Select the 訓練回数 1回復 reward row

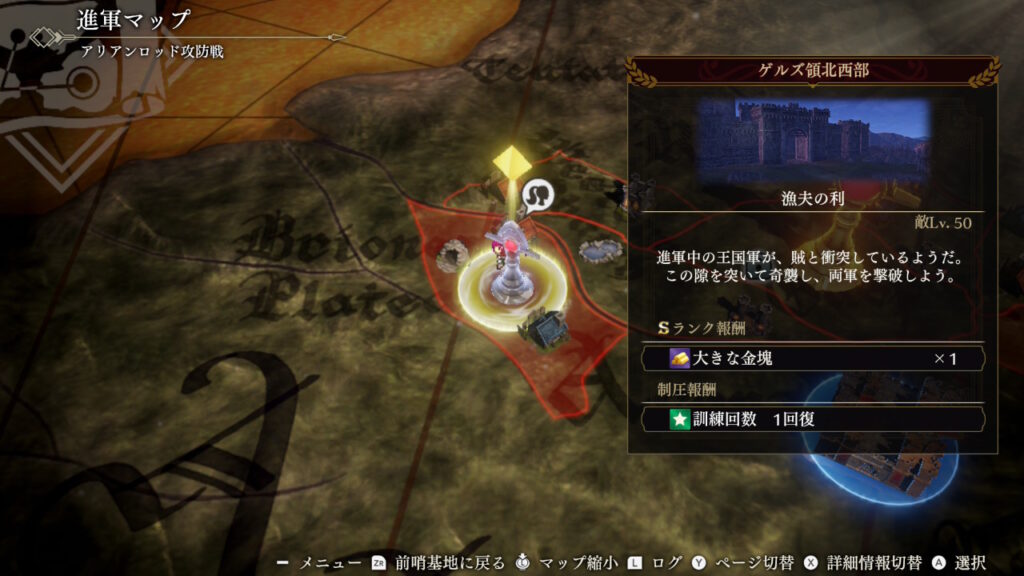(x=812, y=419)
